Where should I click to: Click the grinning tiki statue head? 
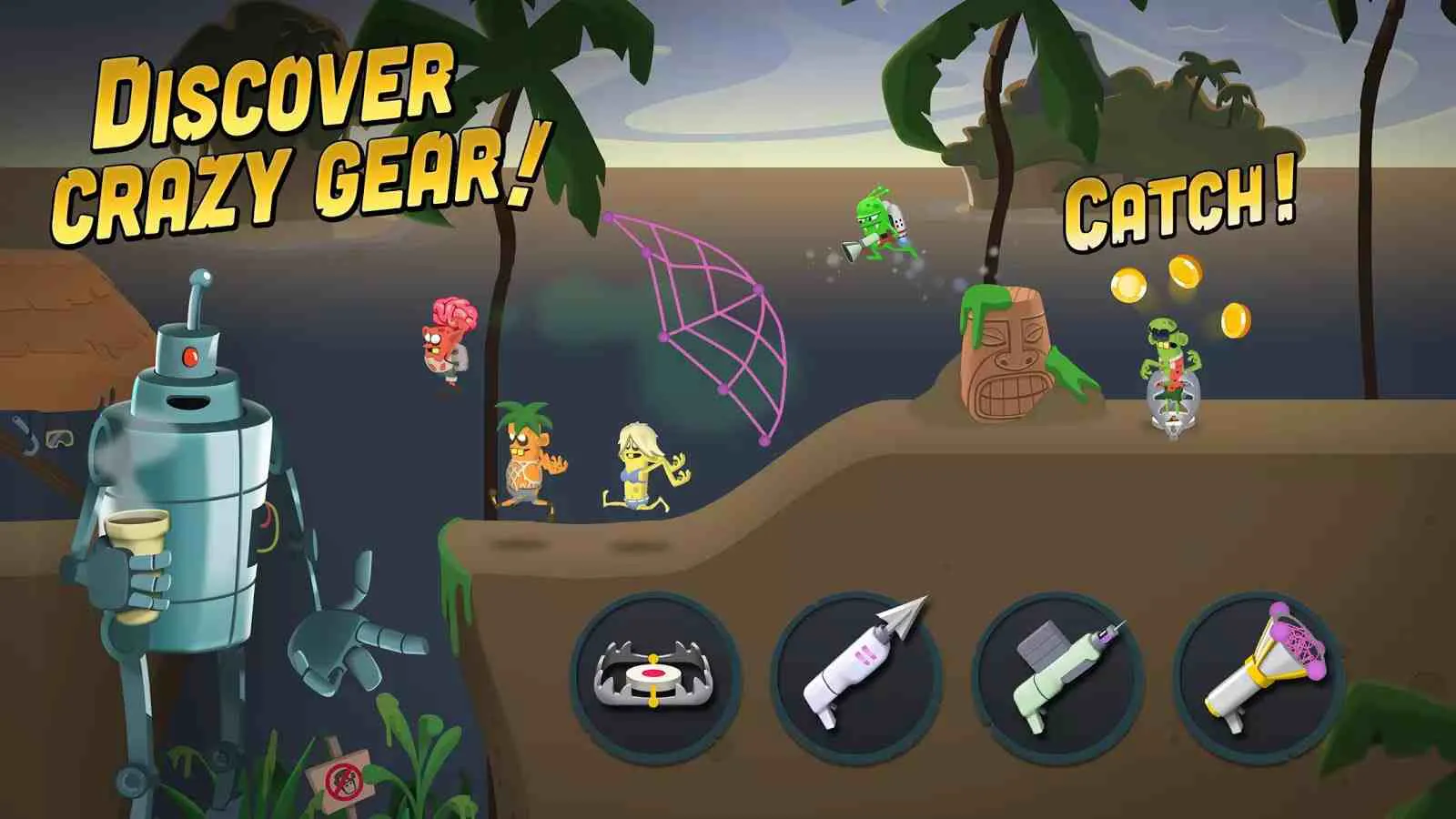pos(1006,355)
